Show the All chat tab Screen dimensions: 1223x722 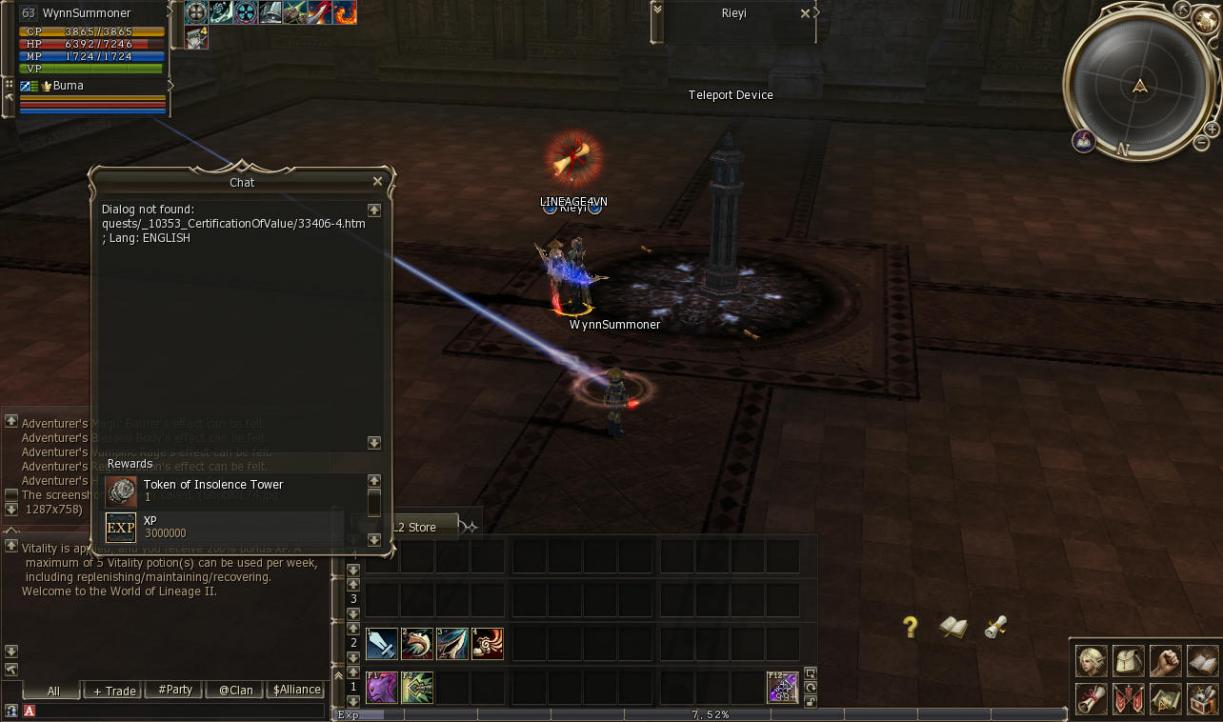point(53,690)
